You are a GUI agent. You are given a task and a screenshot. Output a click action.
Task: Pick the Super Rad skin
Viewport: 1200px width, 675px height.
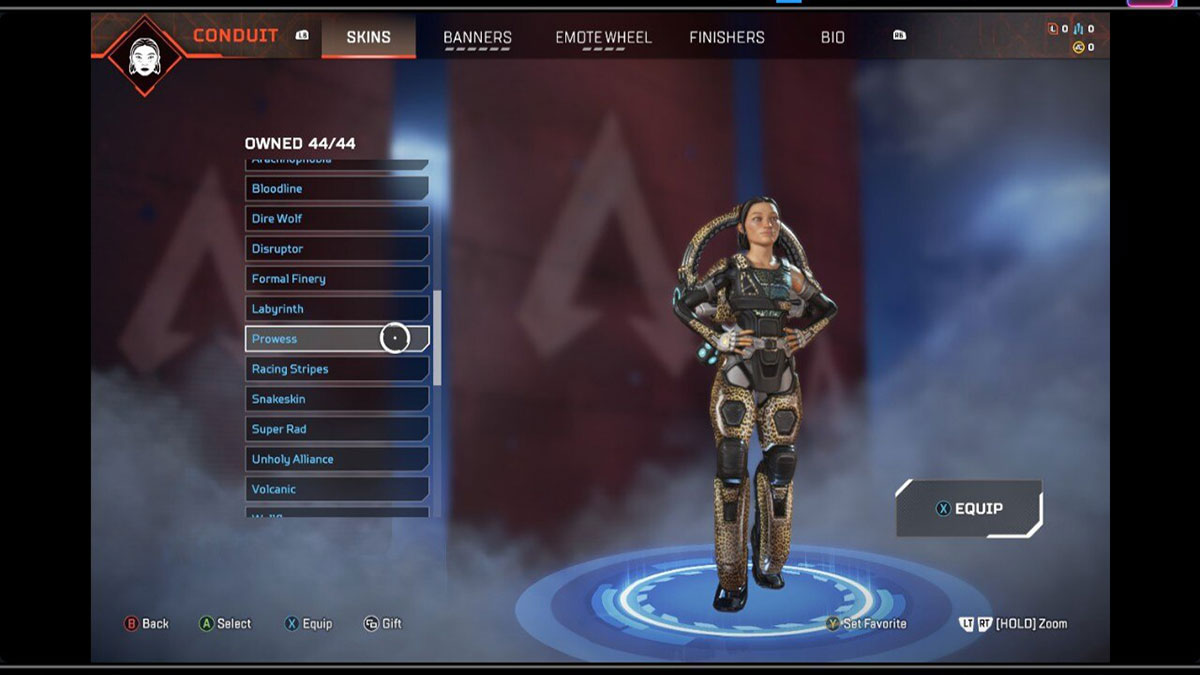336,429
